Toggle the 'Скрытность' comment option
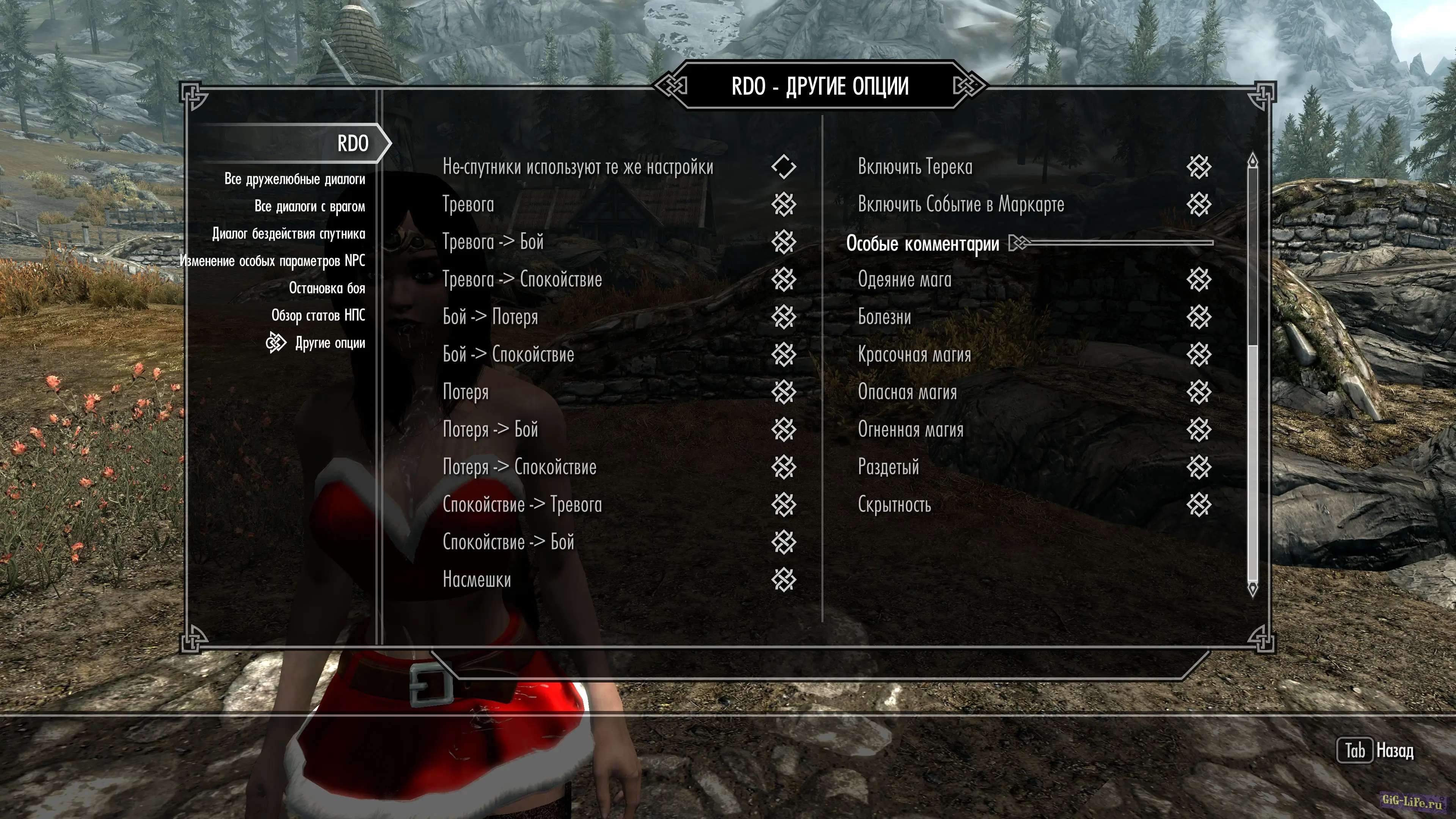The width and height of the screenshot is (1456, 819). 1198,505
